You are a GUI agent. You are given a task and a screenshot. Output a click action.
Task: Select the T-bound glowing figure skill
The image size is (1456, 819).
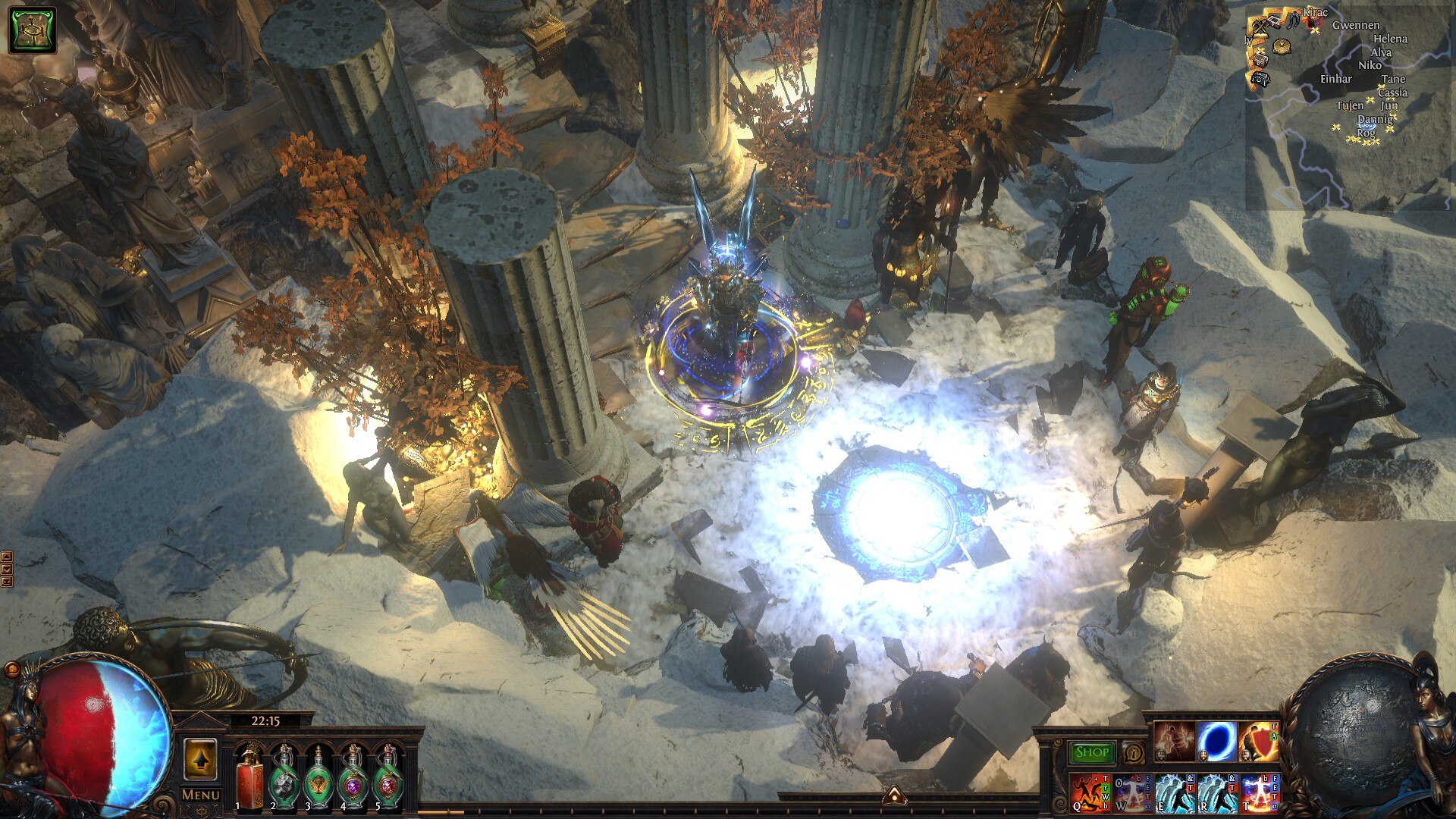[1260, 792]
